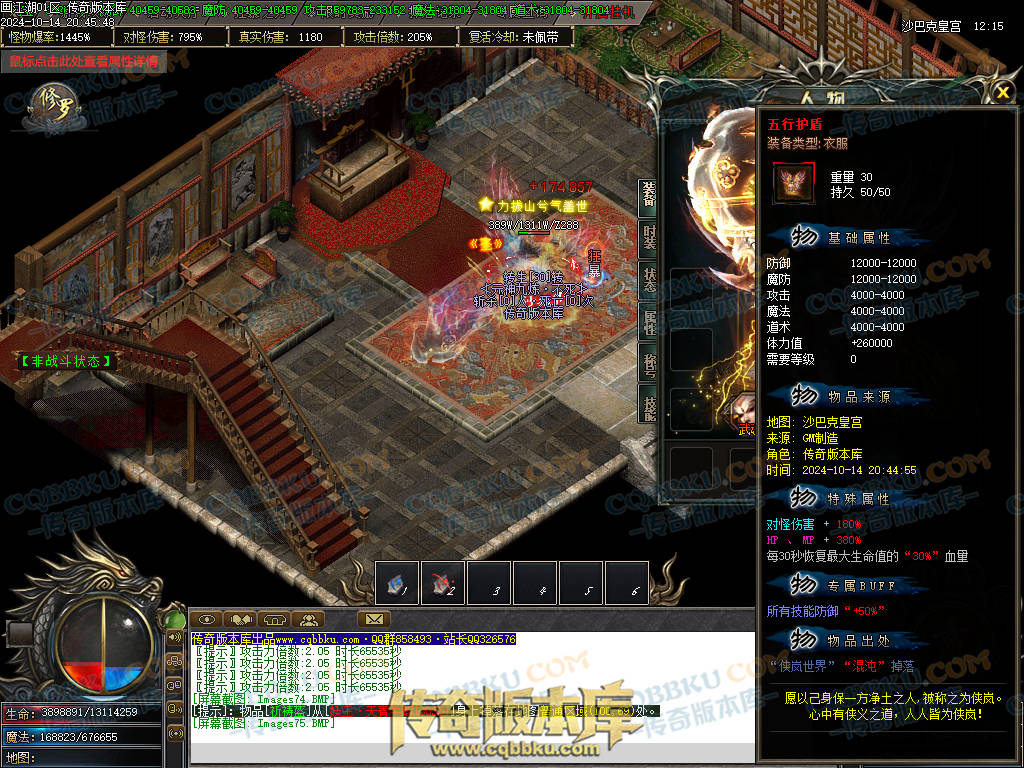Toggle the eye icon chat button
Image resolution: width=1024 pixels, height=768 pixels.
click(x=206, y=619)
